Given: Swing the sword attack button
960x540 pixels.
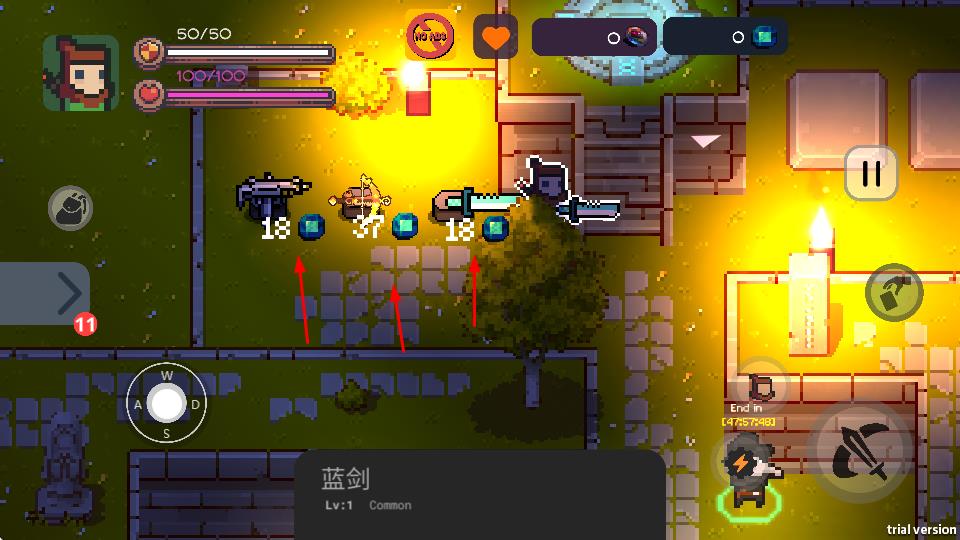Looking at the screenshot, I should point(861,452).
